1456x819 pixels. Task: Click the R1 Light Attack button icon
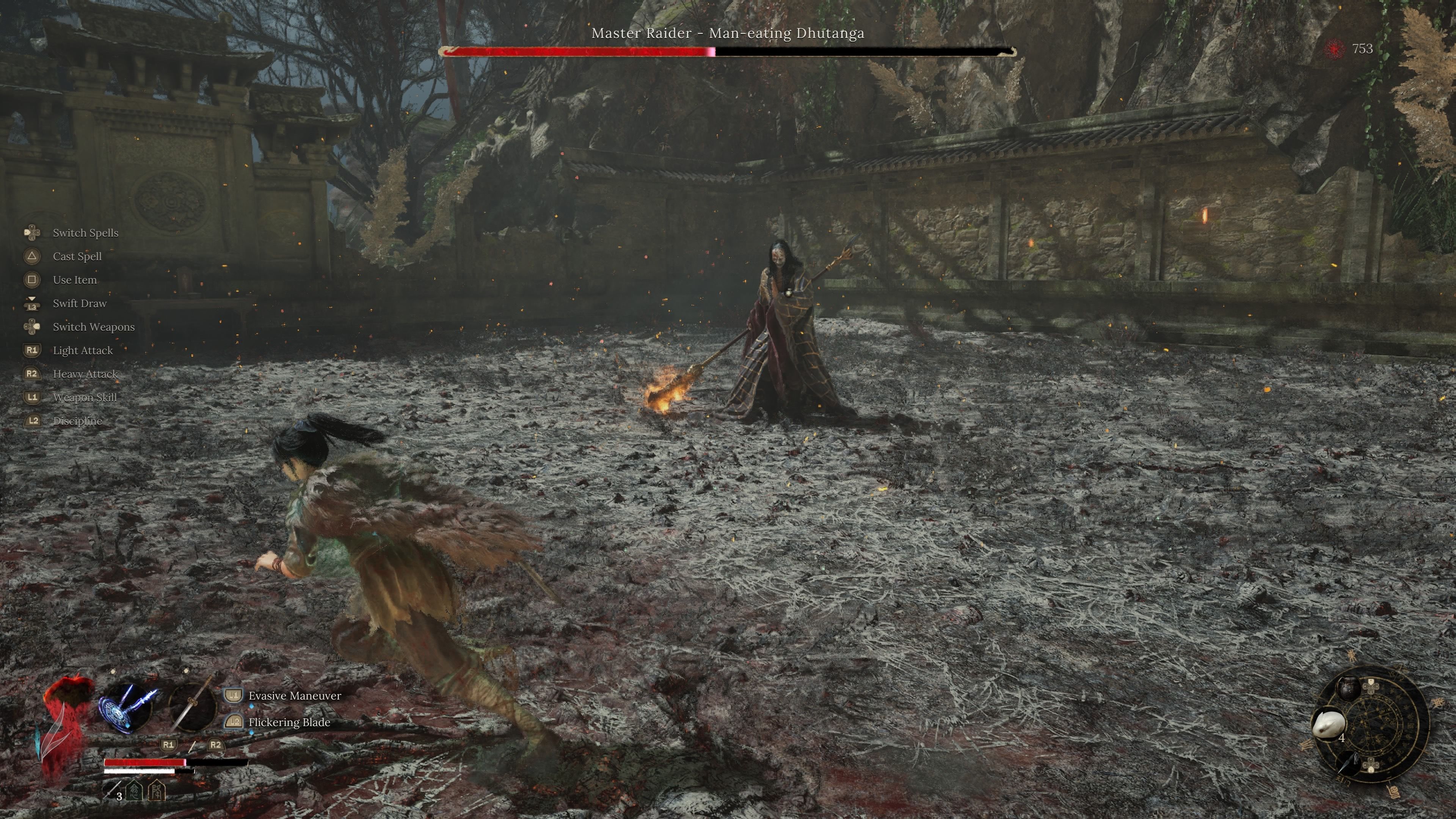point(33,350)
